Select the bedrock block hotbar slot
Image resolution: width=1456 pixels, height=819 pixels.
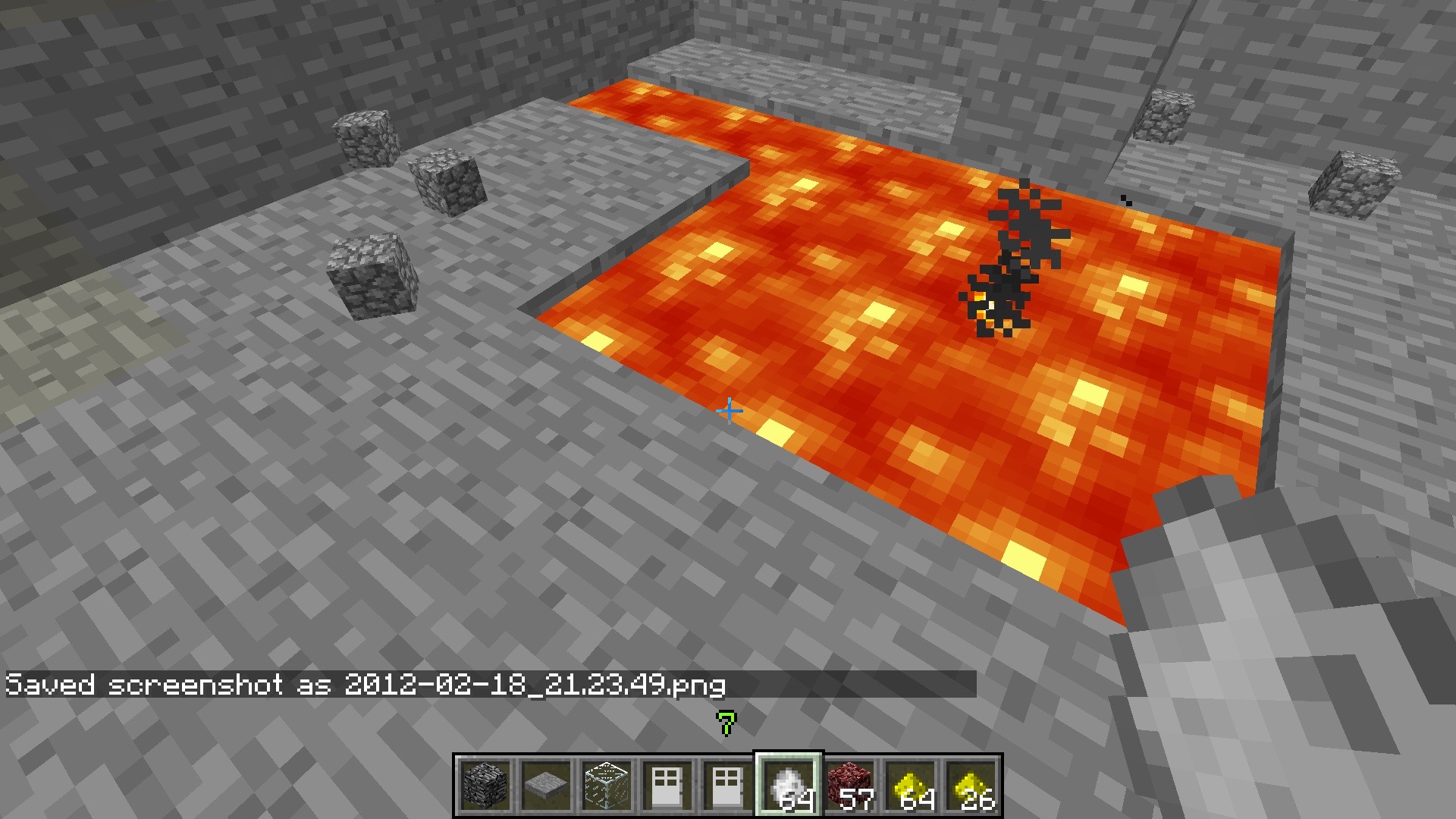(x=485, y=786)
